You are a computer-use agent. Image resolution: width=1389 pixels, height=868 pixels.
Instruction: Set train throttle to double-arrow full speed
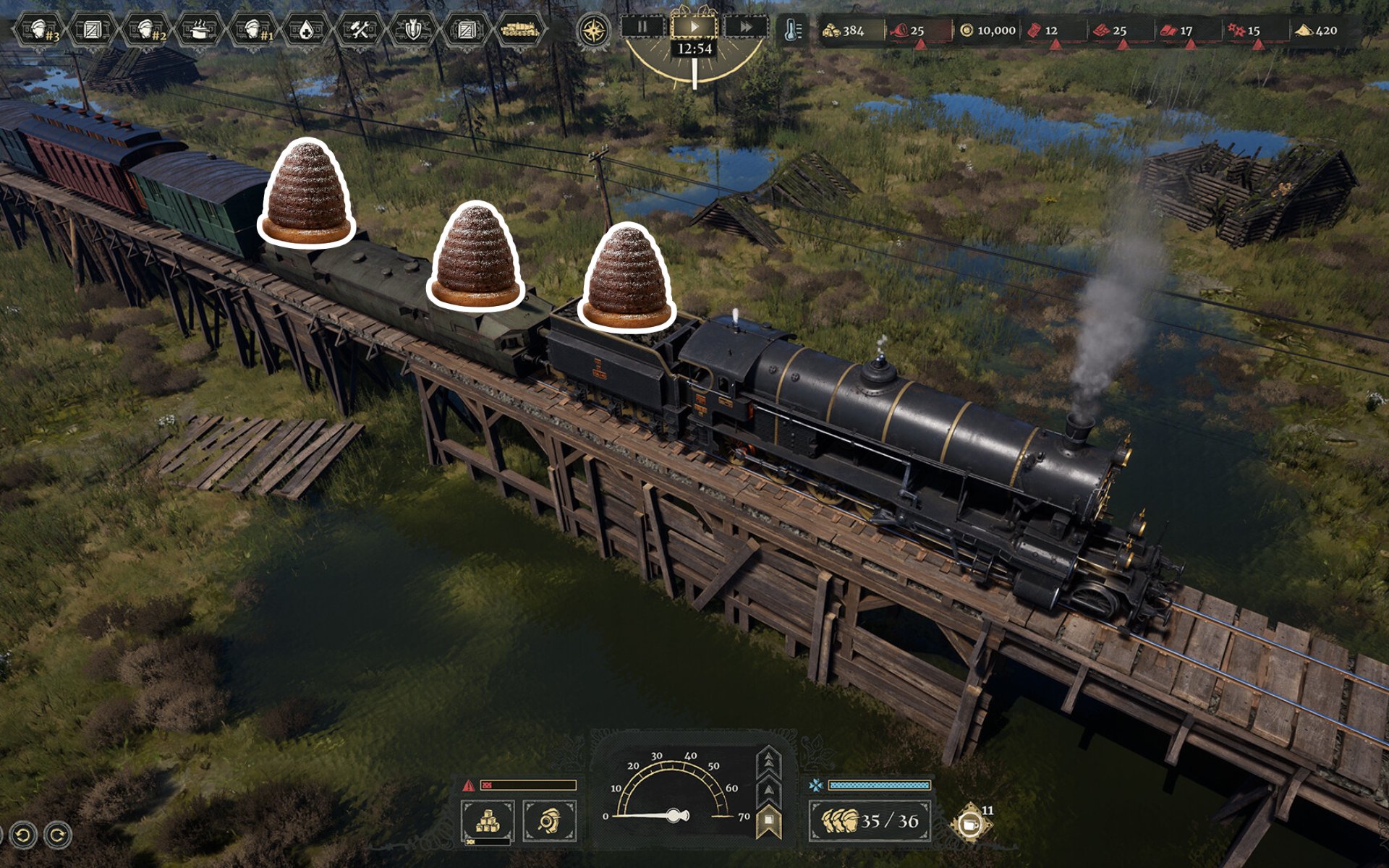tap(768, 762)
